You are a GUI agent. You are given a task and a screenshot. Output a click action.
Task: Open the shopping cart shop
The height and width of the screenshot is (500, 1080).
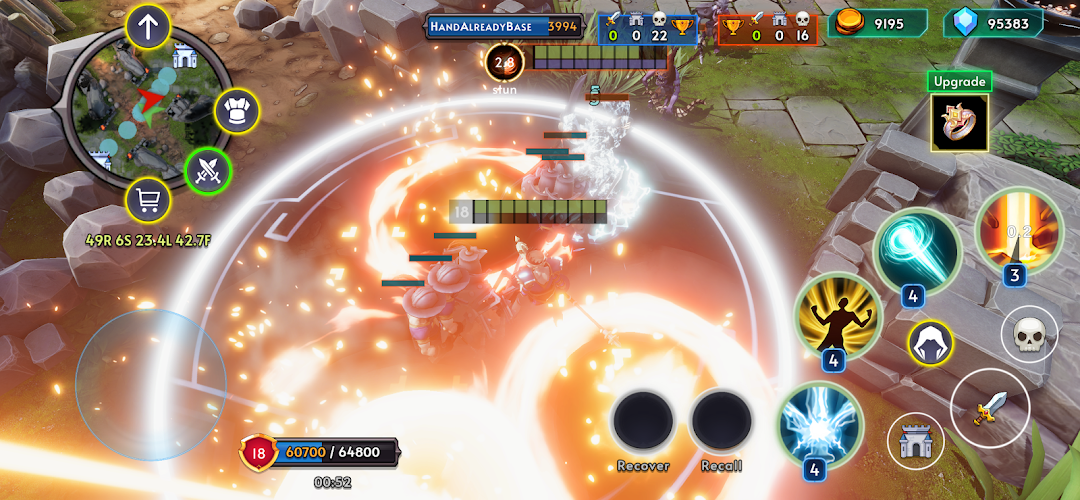(147, 203)
